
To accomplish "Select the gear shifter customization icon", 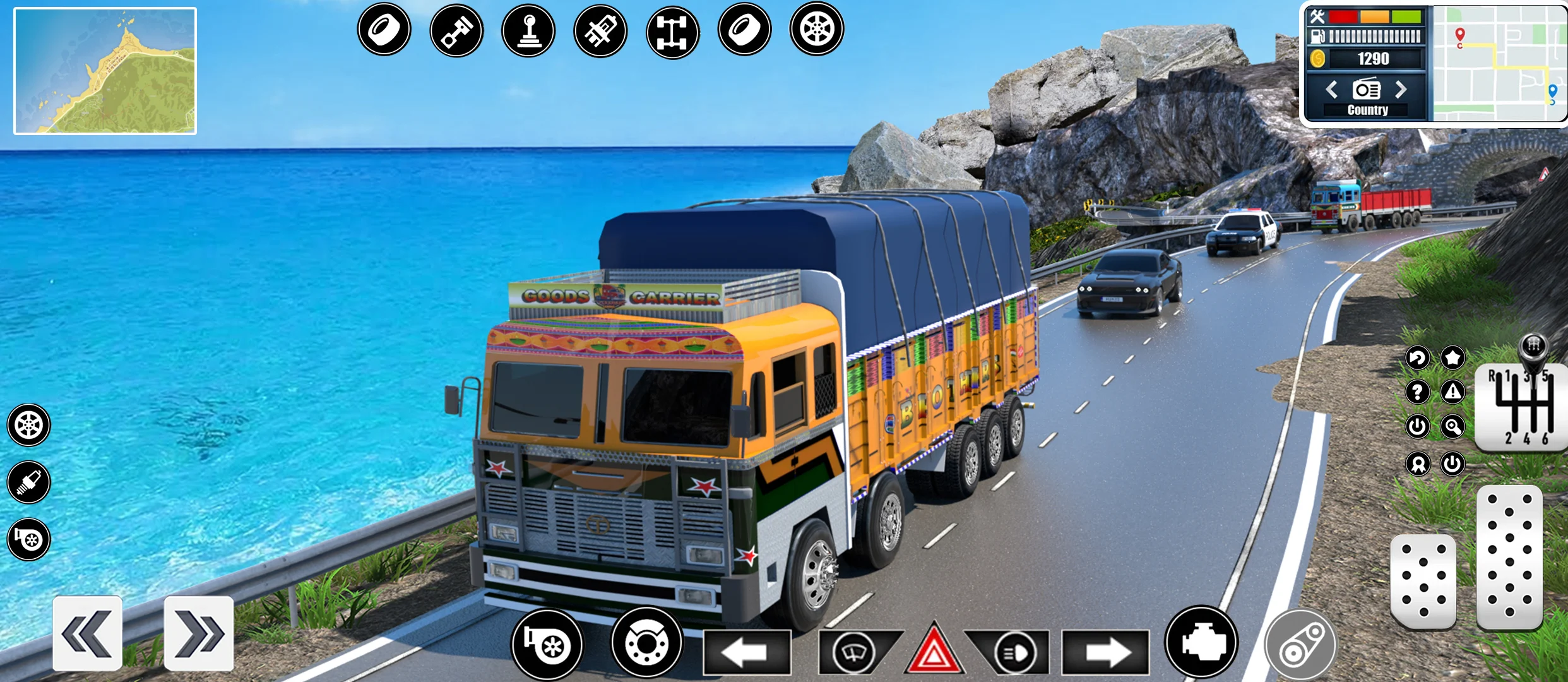I will point(530,29).
